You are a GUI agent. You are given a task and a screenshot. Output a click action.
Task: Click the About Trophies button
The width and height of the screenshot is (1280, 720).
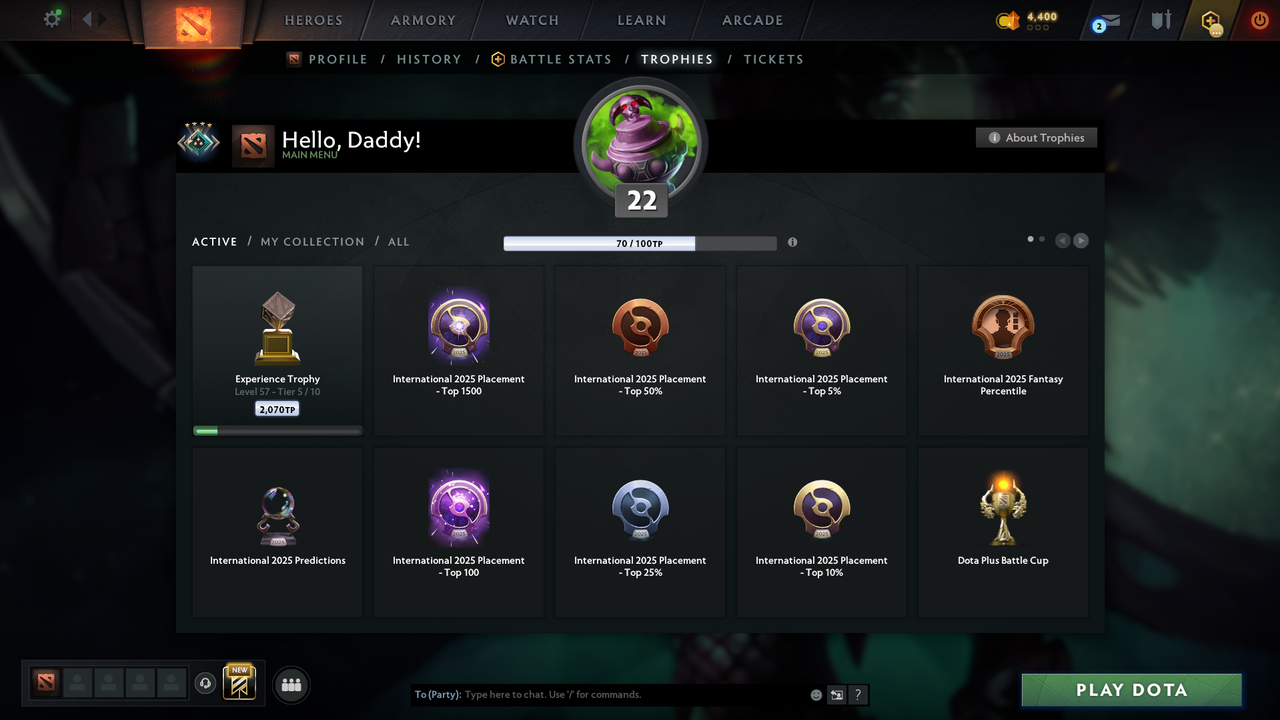click(1036, 137)
